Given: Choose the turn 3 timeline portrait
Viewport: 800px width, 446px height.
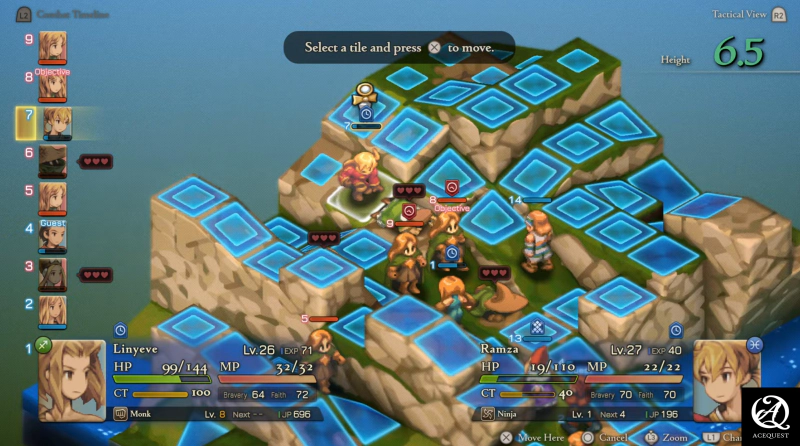Looking at the screenshot, I should tap(52, 274).
